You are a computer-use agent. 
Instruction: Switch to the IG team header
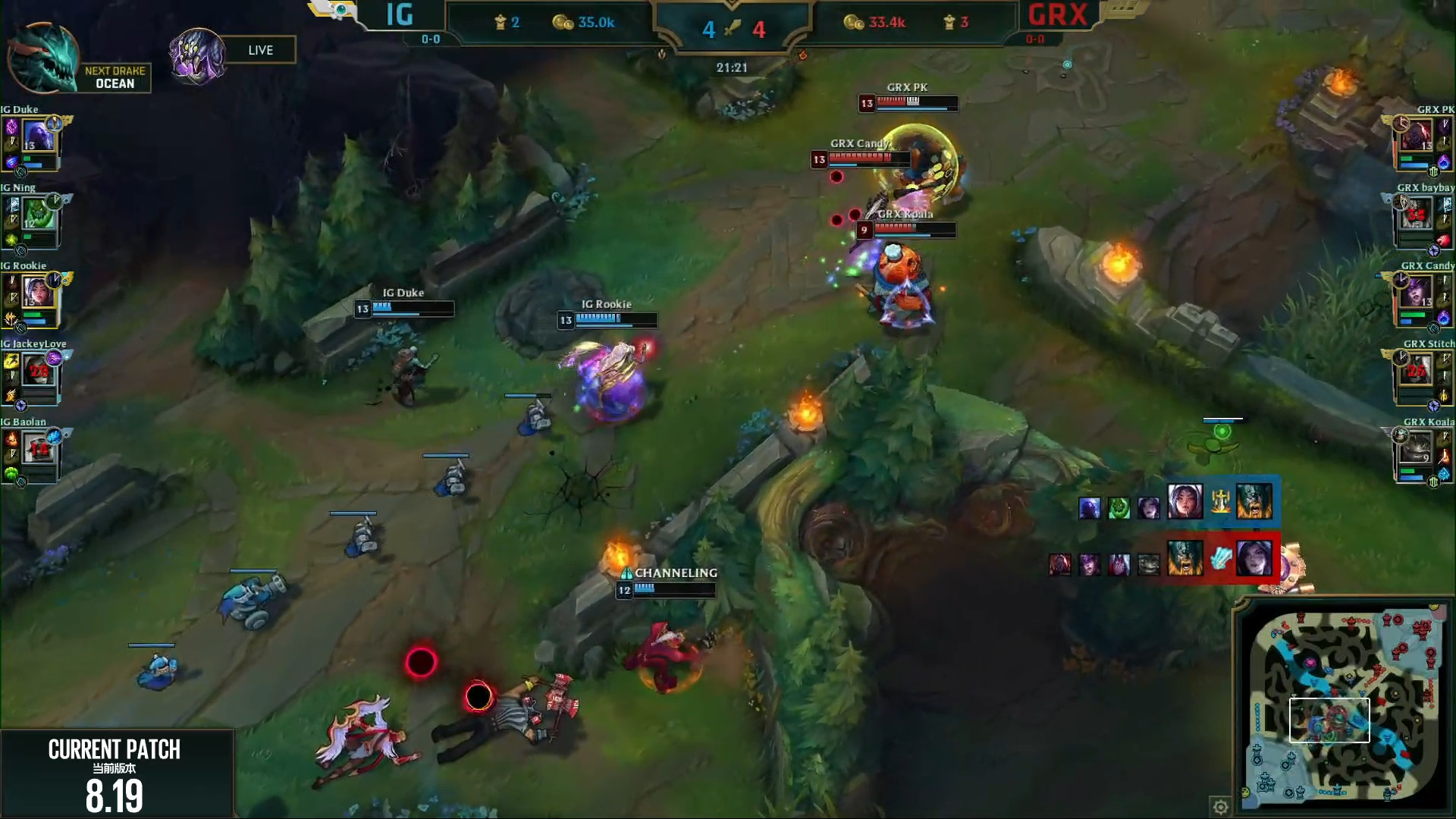point(398,15)
